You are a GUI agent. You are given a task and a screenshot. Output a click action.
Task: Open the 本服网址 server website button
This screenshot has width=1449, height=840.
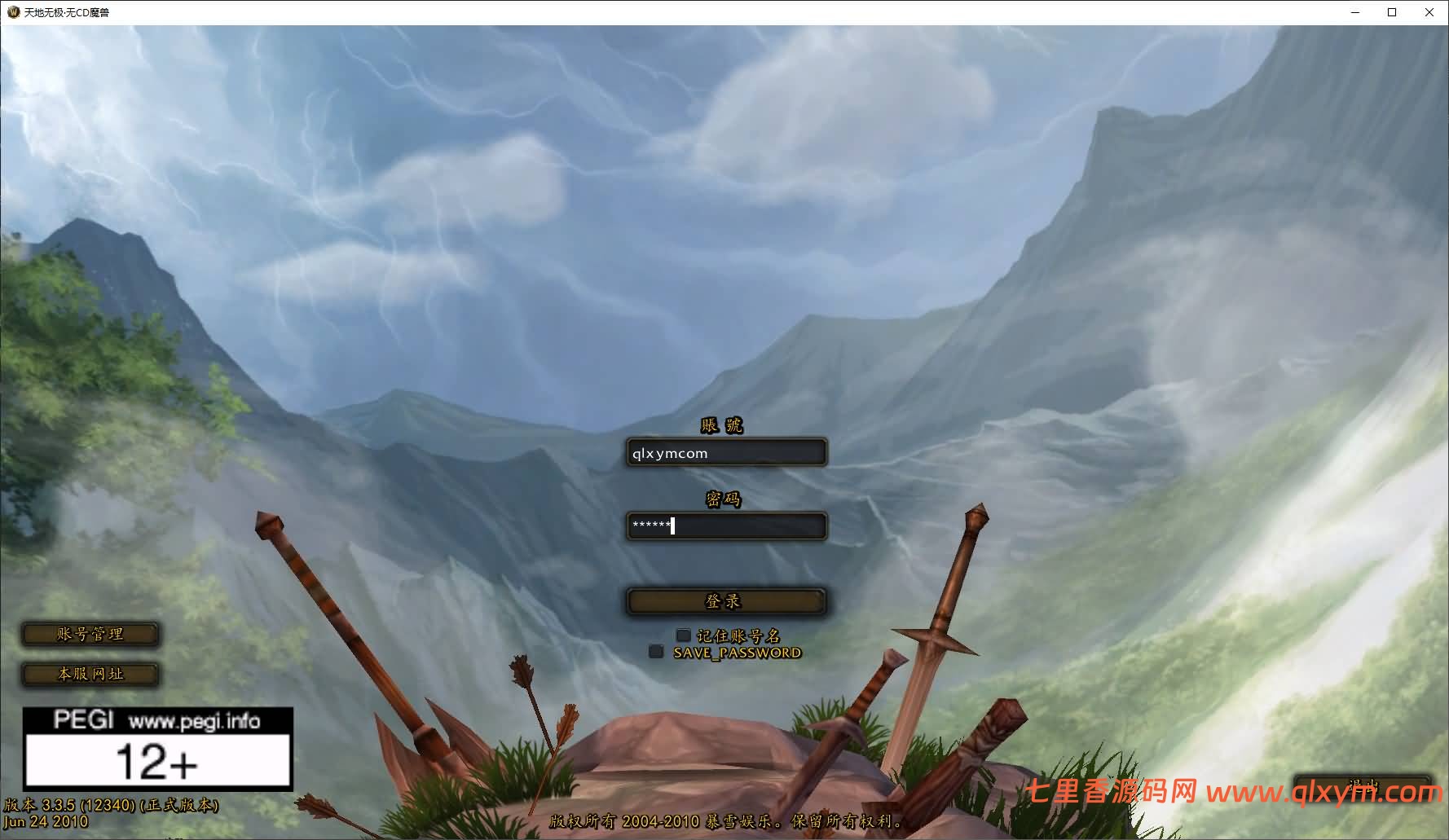click(90, 674)
